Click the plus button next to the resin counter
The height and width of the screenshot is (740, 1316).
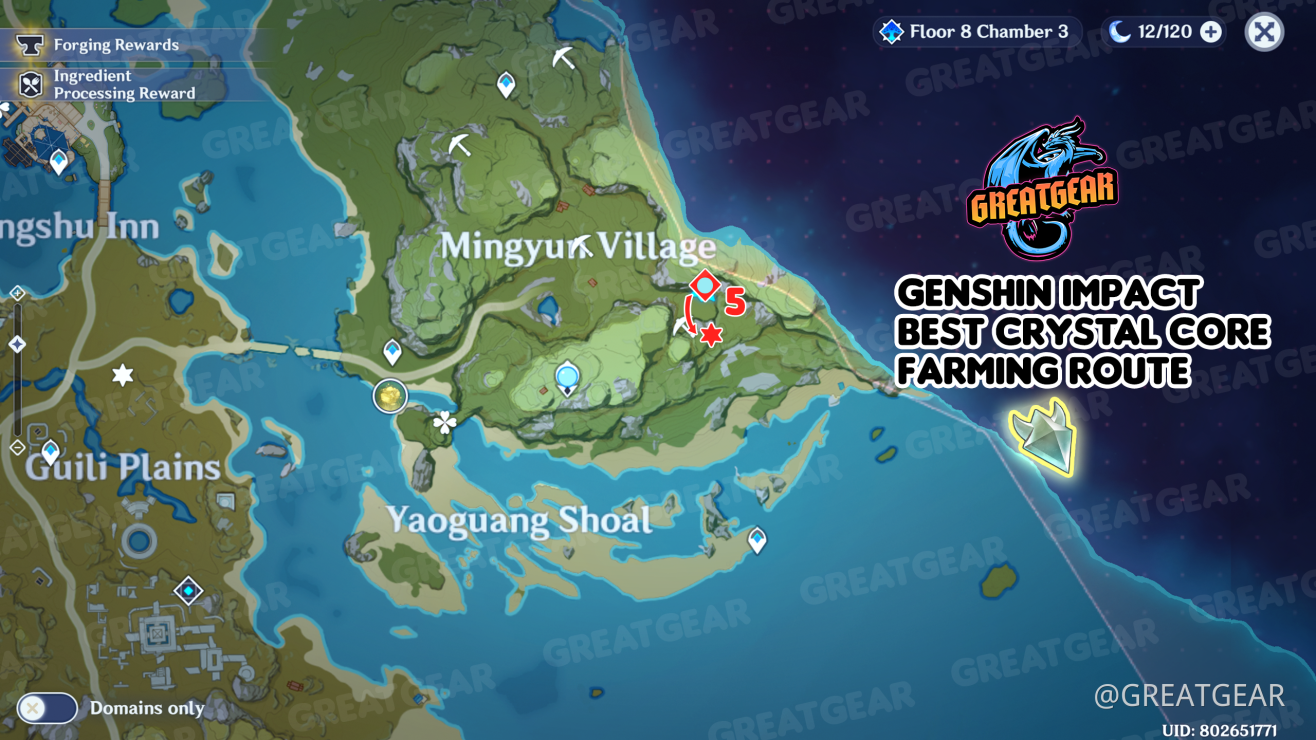pyautogui.click(x=1210, y=31)
